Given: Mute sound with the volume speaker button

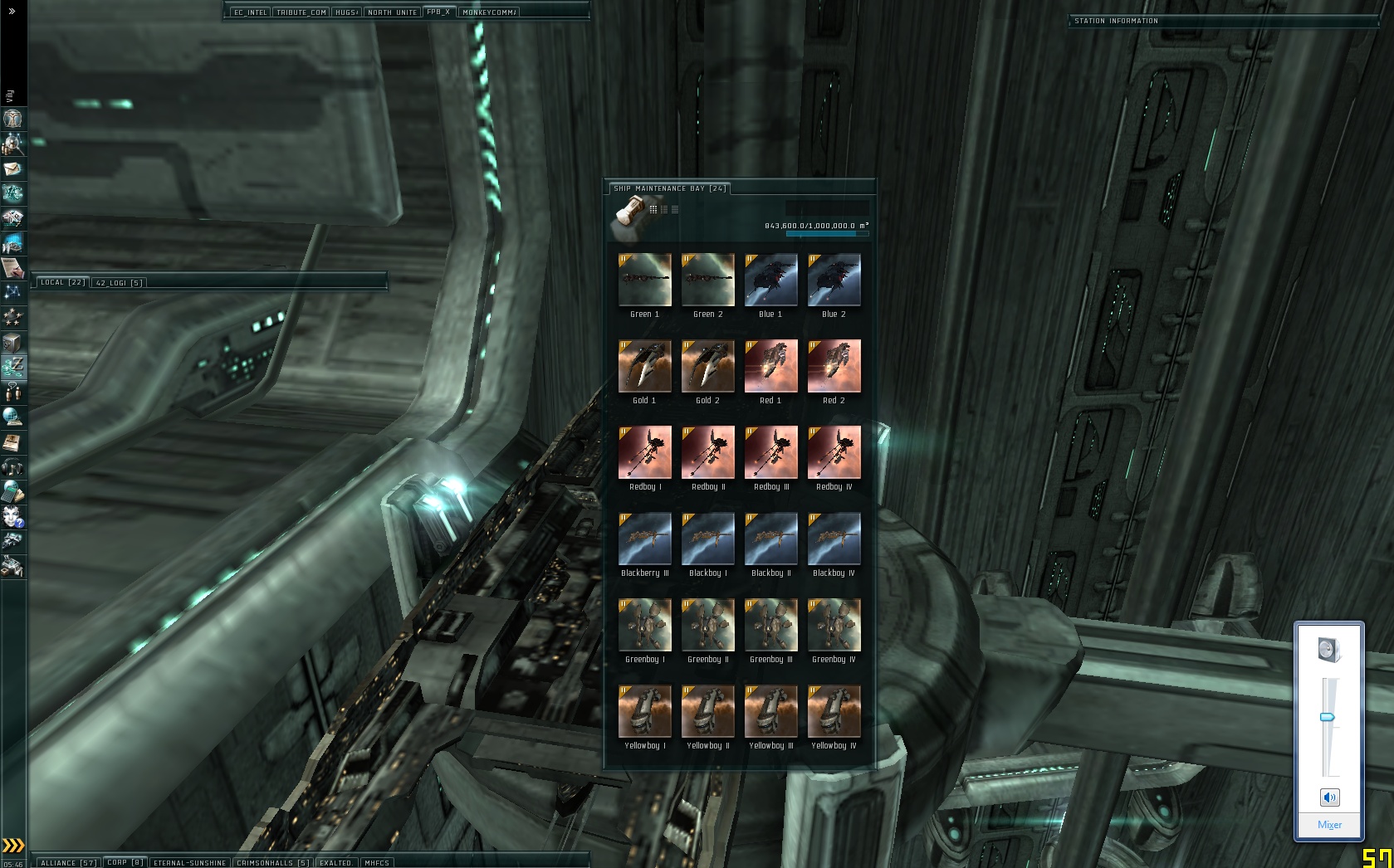Looking at the screenshot, I should point(1329,797).
